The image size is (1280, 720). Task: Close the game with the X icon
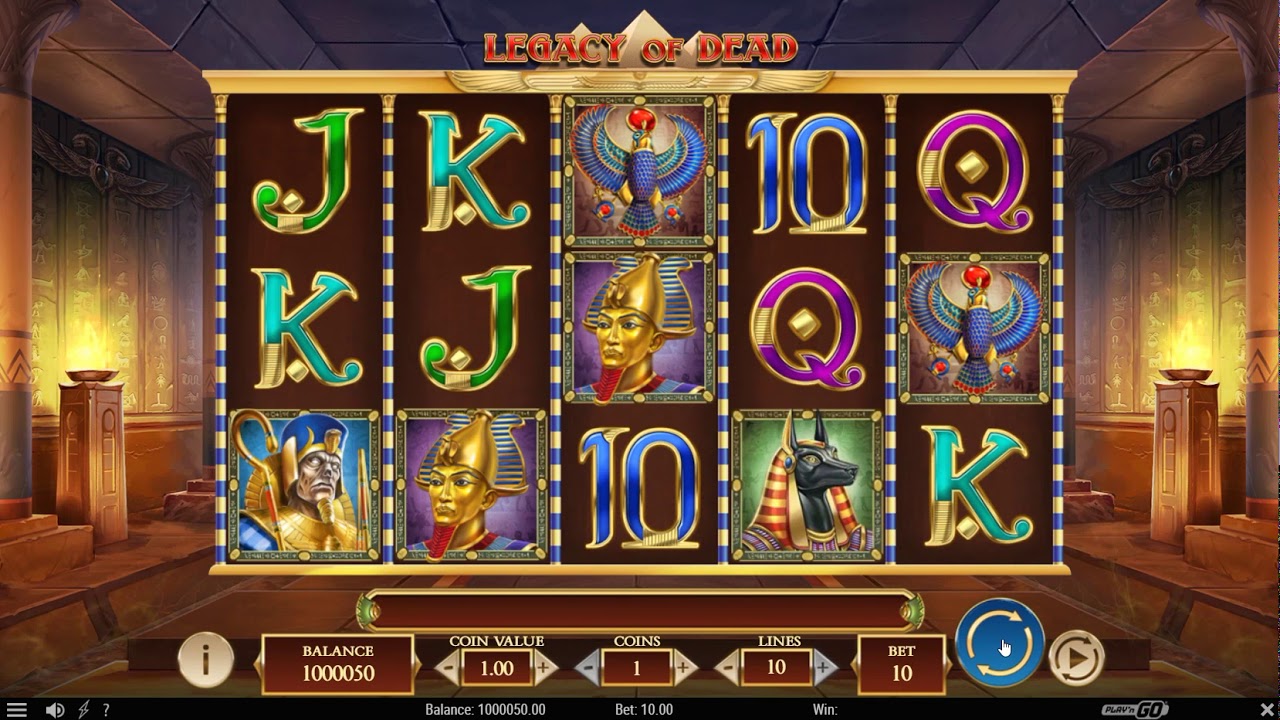[1268, 708]
